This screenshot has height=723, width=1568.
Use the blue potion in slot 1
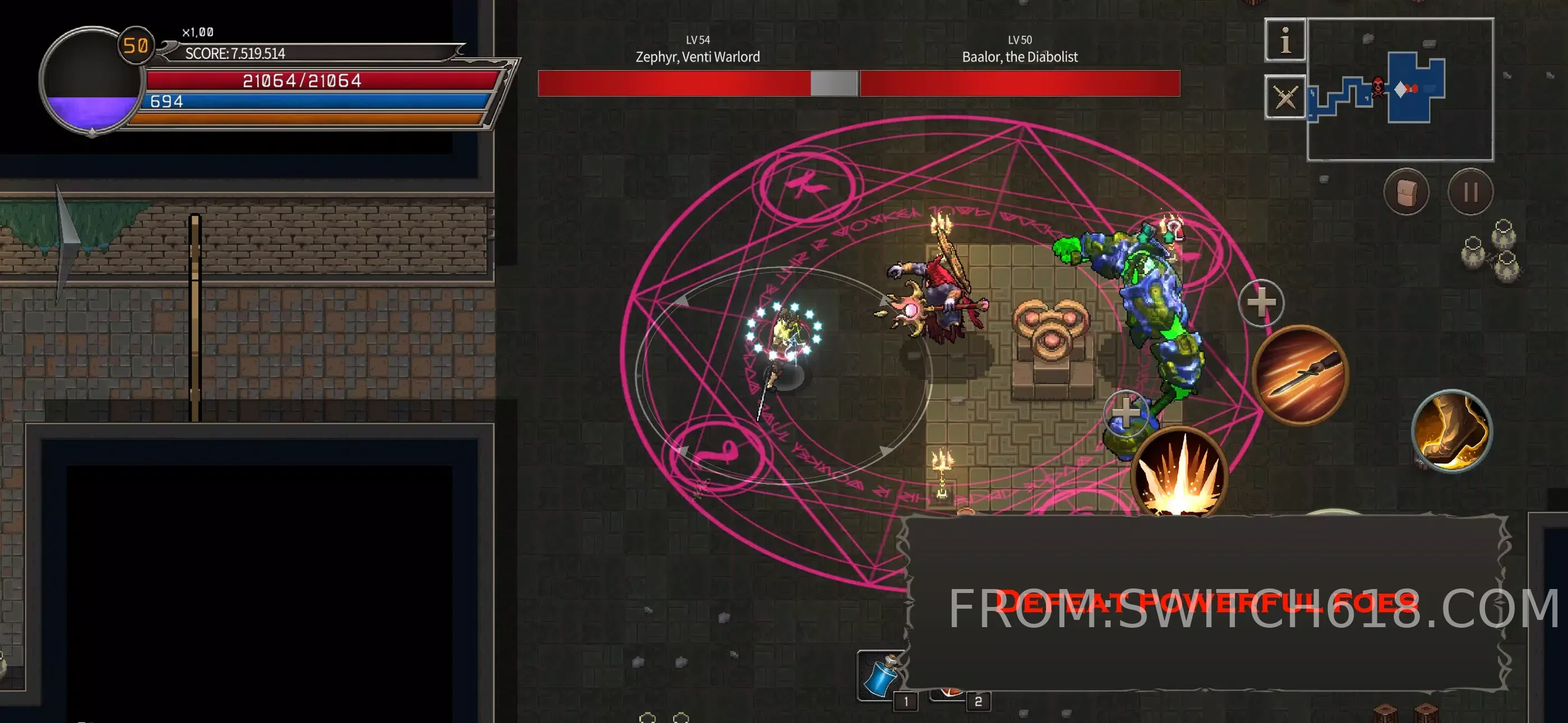(x=880, y=675)
